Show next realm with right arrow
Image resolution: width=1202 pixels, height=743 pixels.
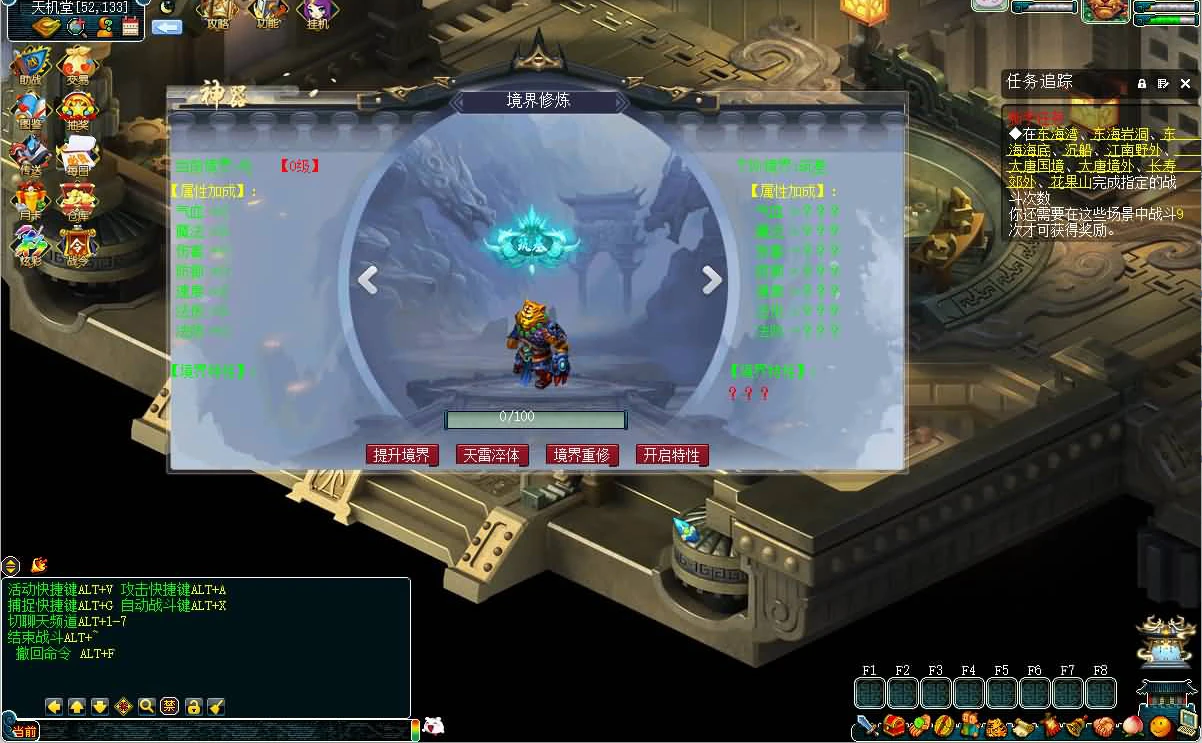[x=712, y=281]
